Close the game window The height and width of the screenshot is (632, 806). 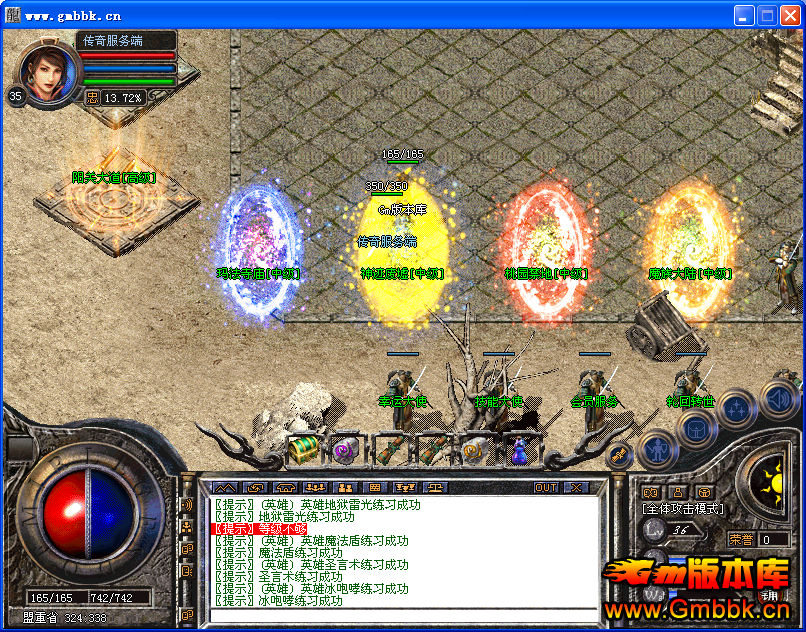pyautogui.click(x=790, y=16)
